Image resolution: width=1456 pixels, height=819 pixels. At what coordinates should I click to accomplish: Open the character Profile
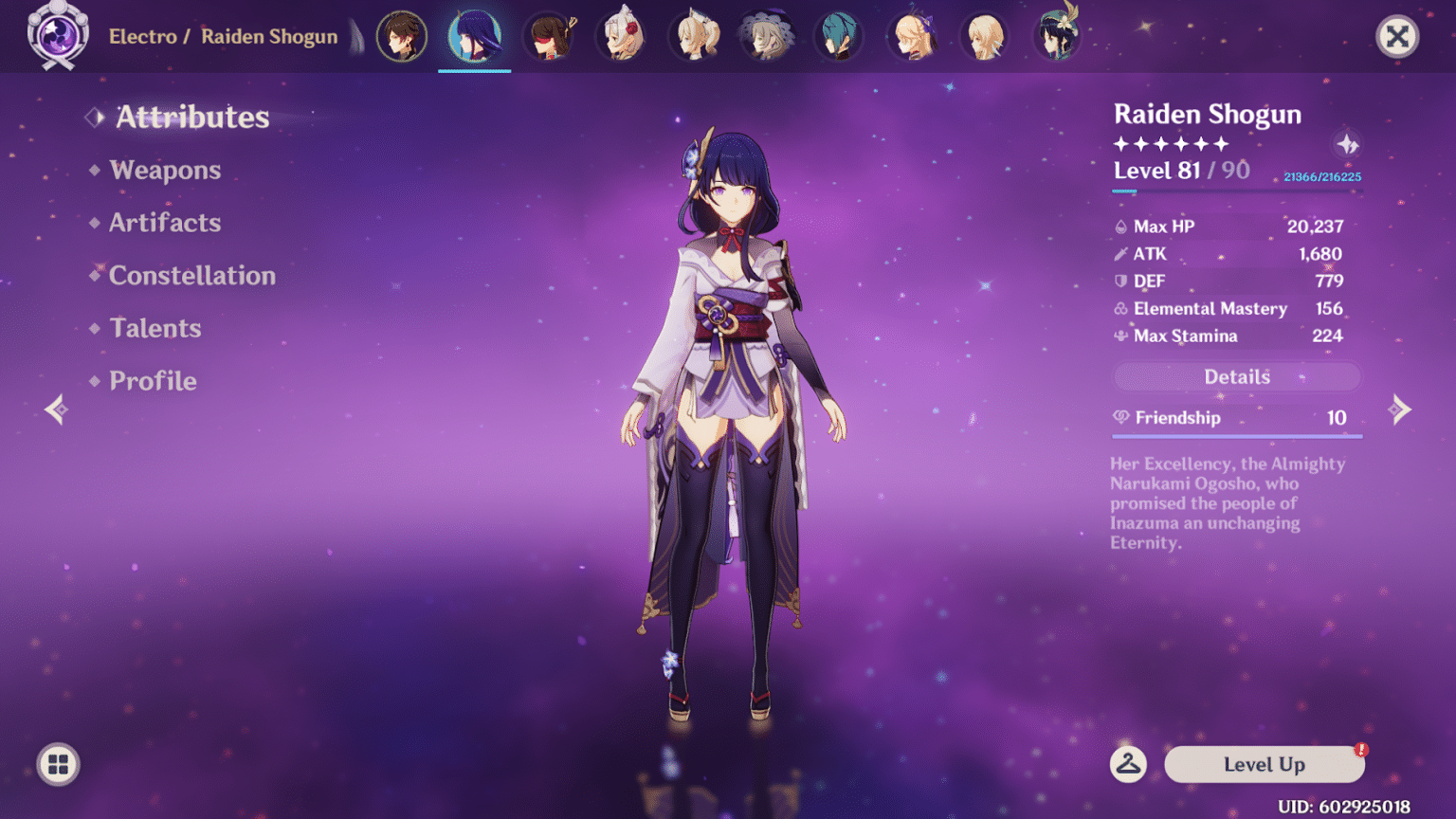coord(153,381)
